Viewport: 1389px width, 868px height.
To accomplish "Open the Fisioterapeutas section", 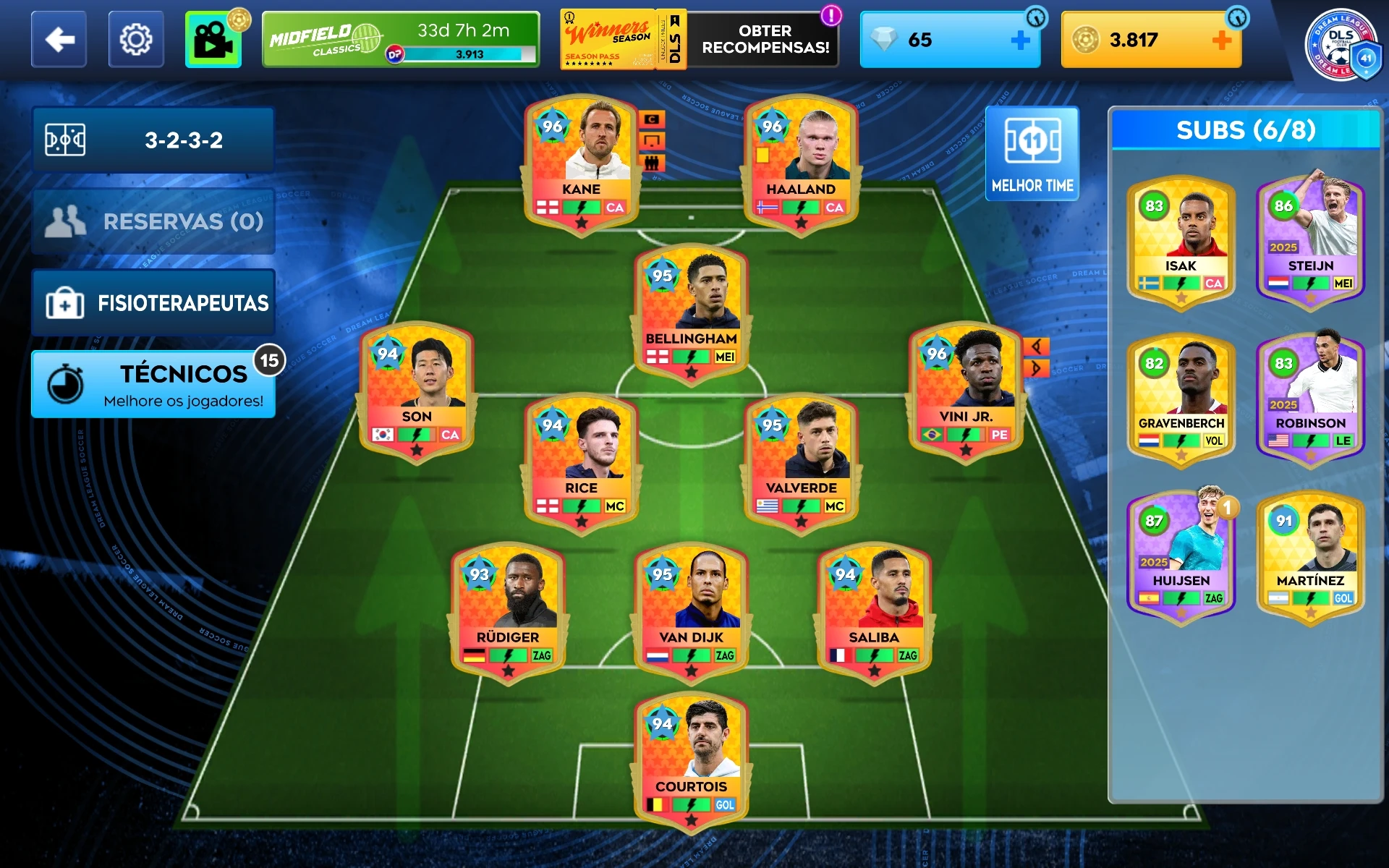I will 153,302.
